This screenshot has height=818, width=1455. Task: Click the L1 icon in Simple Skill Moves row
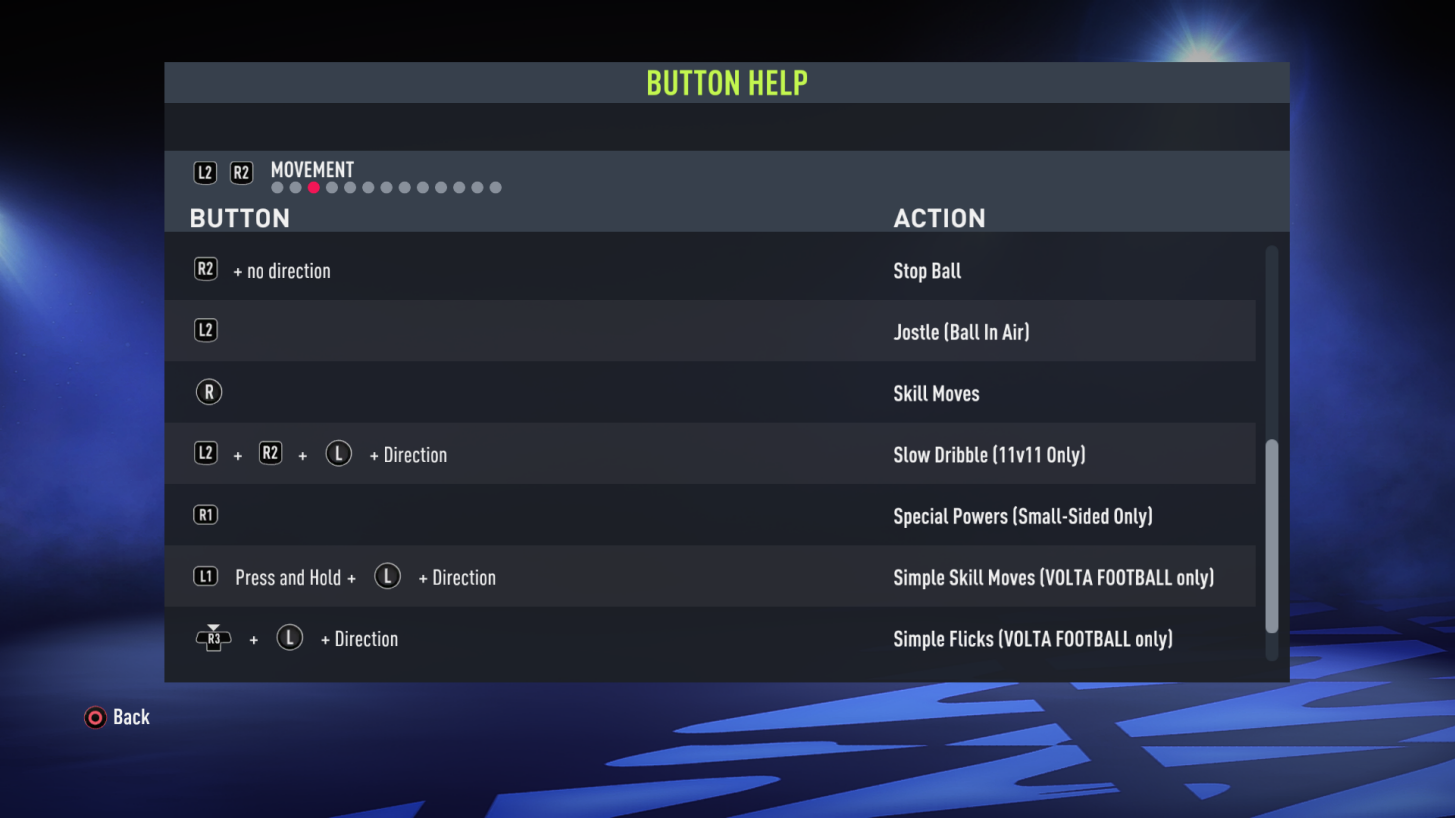point(204,576)
